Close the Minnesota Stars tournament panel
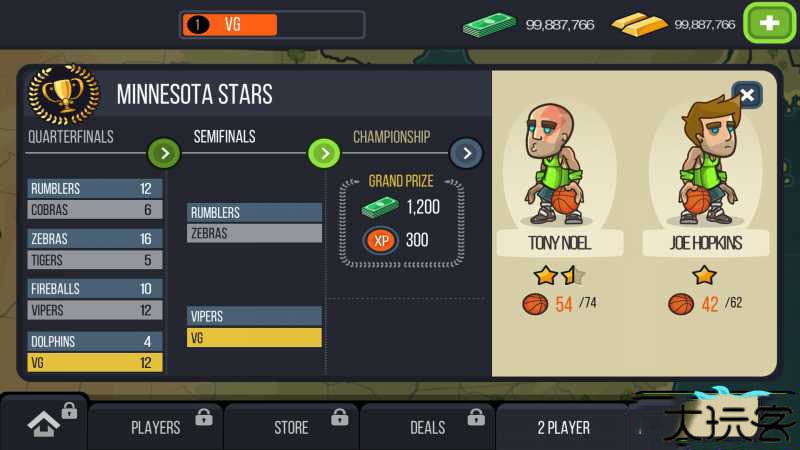 click(x=747, y=95)
